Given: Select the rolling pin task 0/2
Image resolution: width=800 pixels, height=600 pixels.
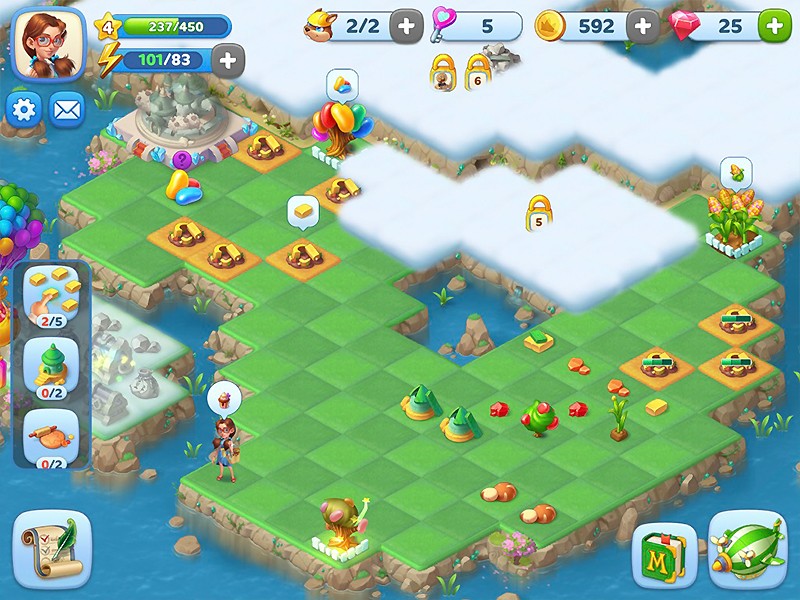Looking at the screenshot, I should [x=51, y=438].
